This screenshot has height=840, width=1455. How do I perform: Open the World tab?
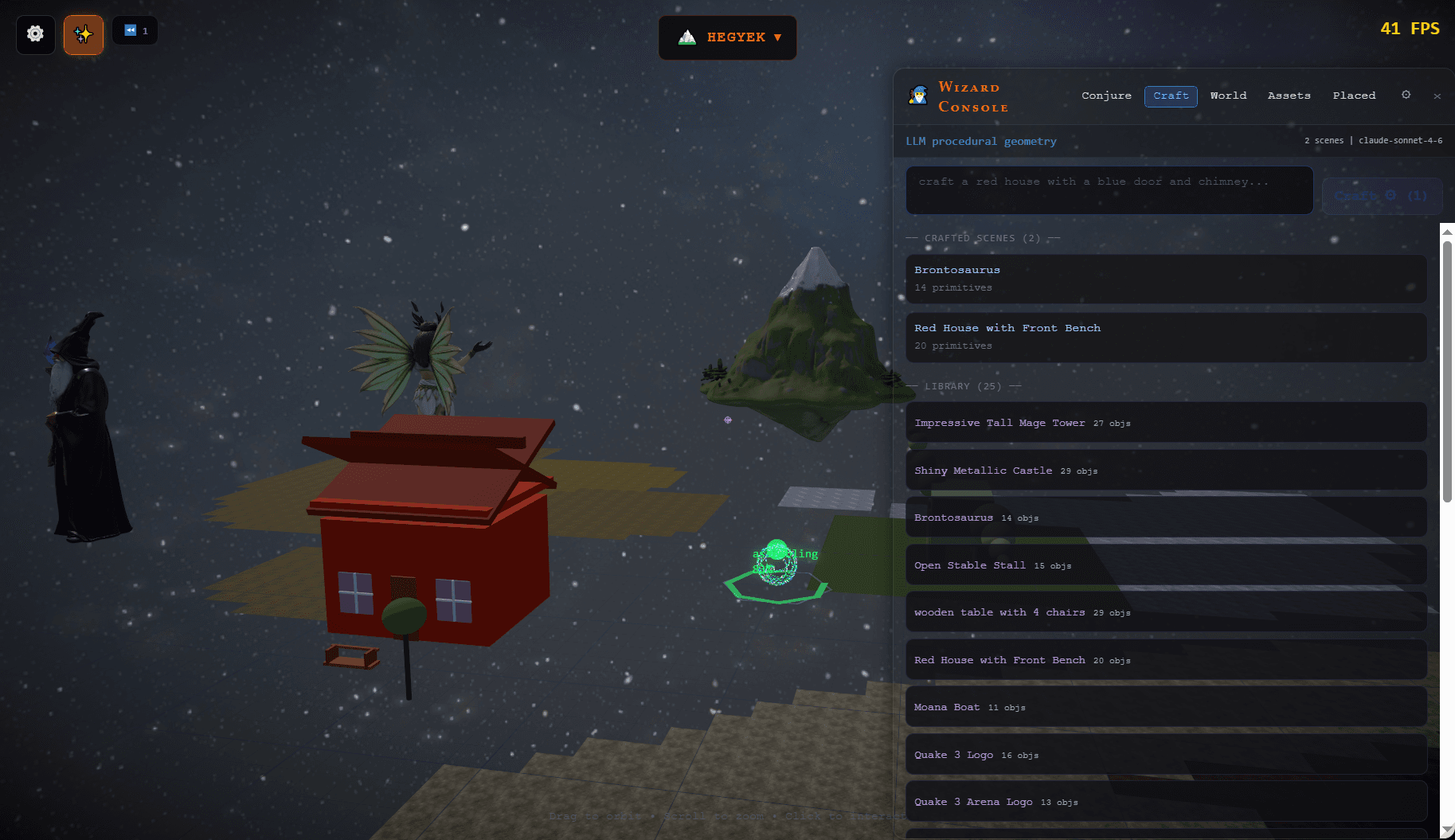(x=1228, y=96)
